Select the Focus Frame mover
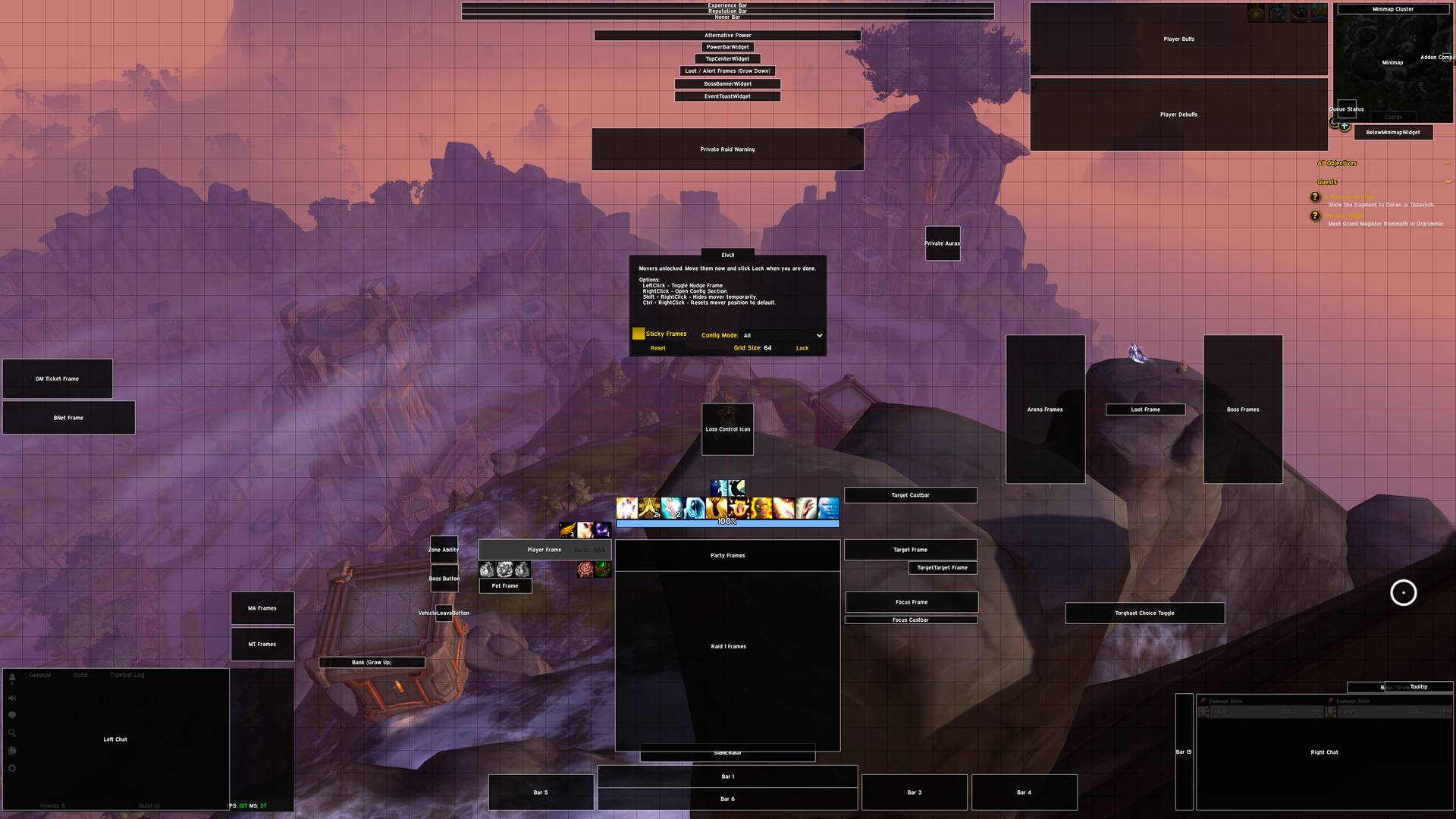 [x=911, y=602]
